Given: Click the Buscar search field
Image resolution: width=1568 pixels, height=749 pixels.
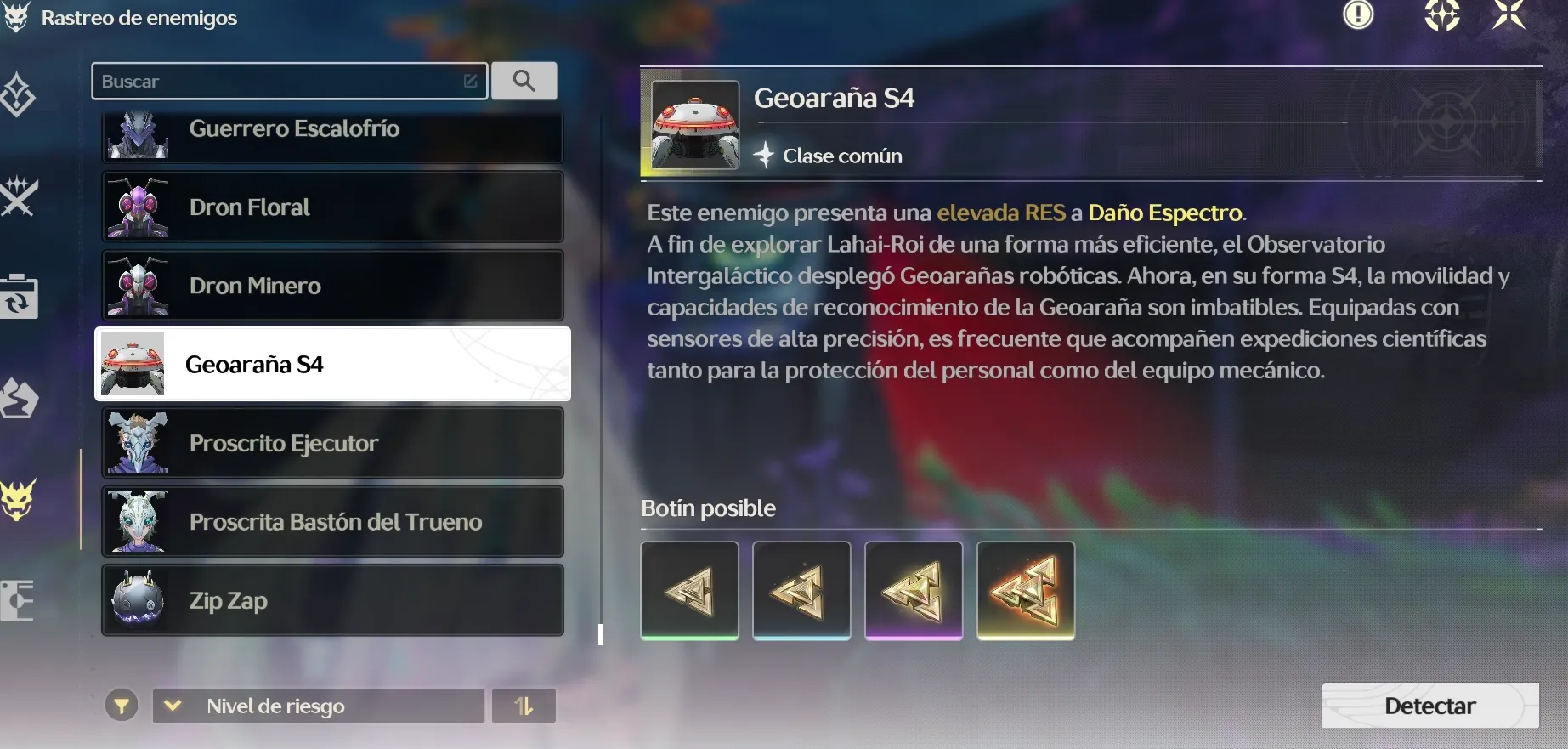Looking at the screenshot, I should (280, 82).
